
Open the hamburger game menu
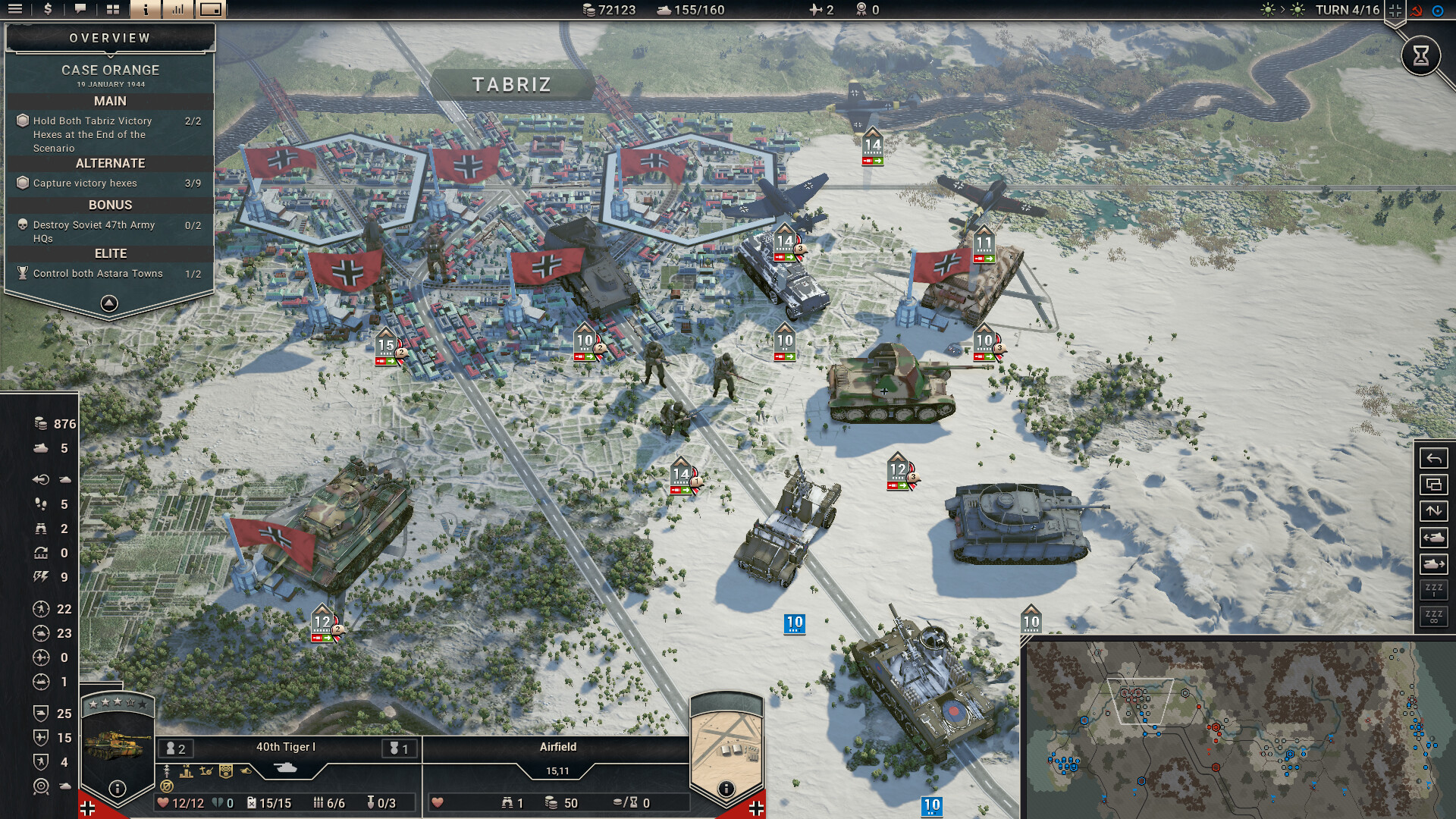15,10
